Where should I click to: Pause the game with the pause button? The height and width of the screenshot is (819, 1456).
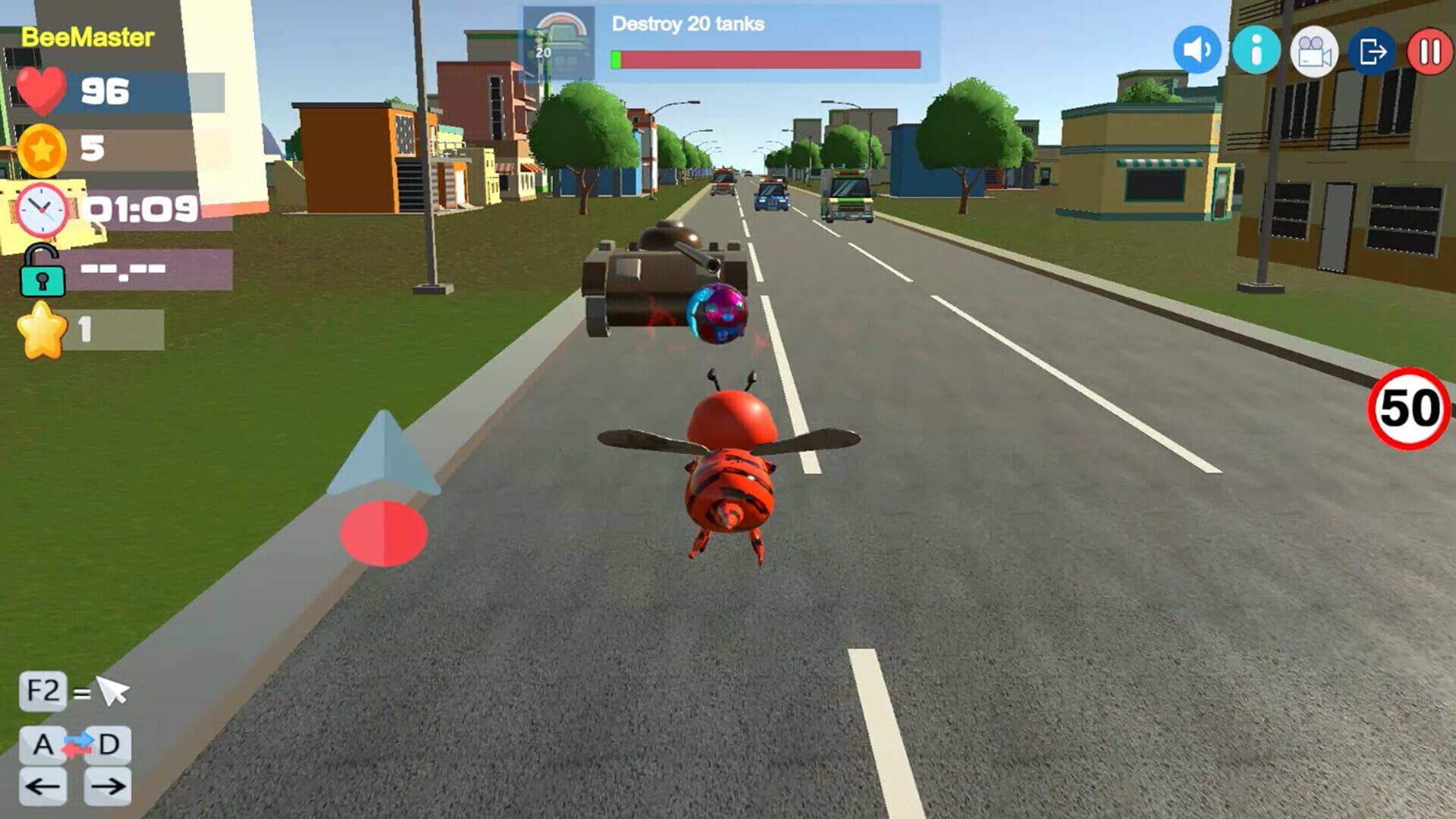click(1432, 50)
